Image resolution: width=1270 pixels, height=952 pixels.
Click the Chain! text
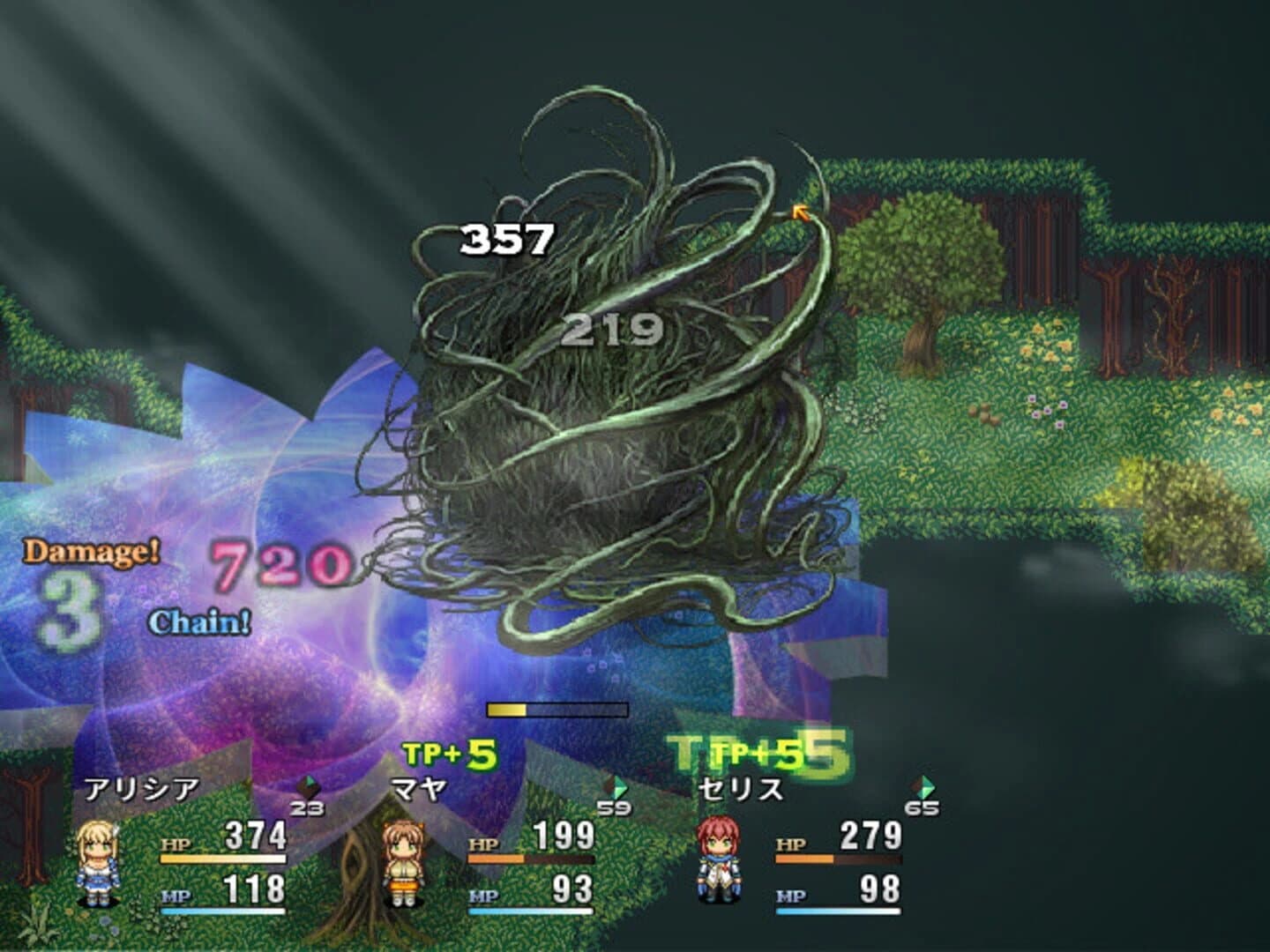pos(199,624)
